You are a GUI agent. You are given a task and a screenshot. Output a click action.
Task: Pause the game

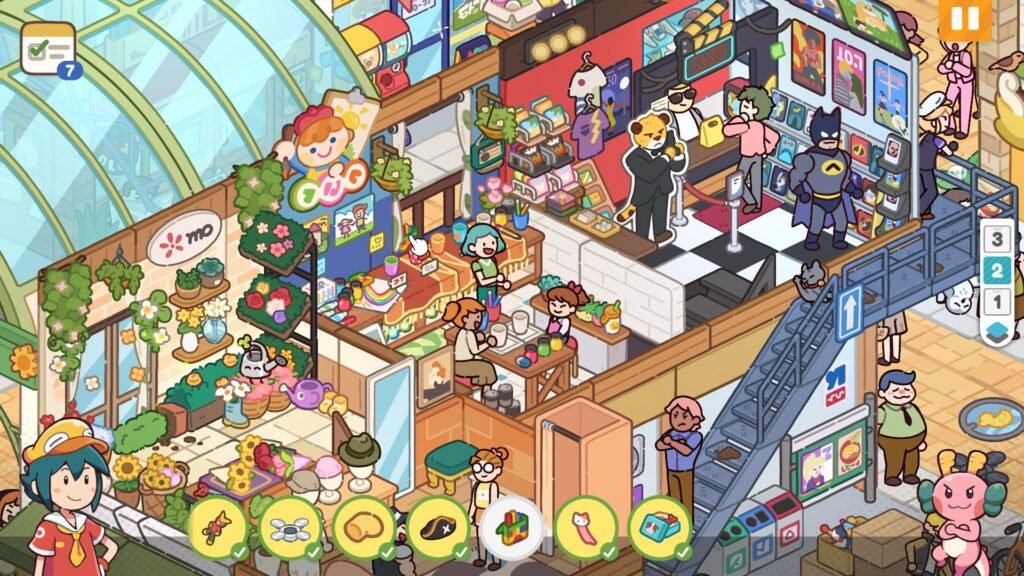coord(964,20)
